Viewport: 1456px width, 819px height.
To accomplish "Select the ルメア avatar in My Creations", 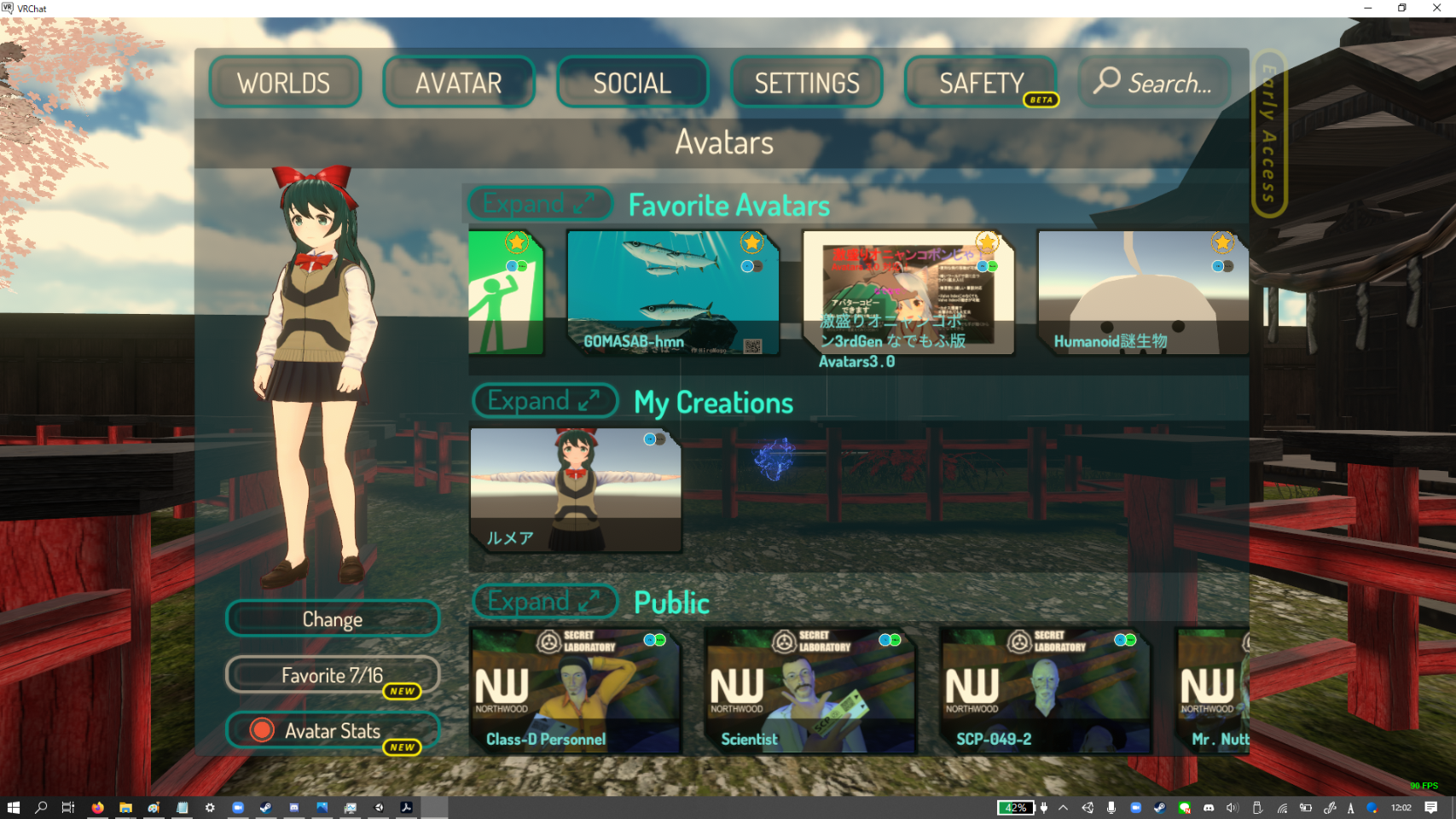I will coord(576,491).
